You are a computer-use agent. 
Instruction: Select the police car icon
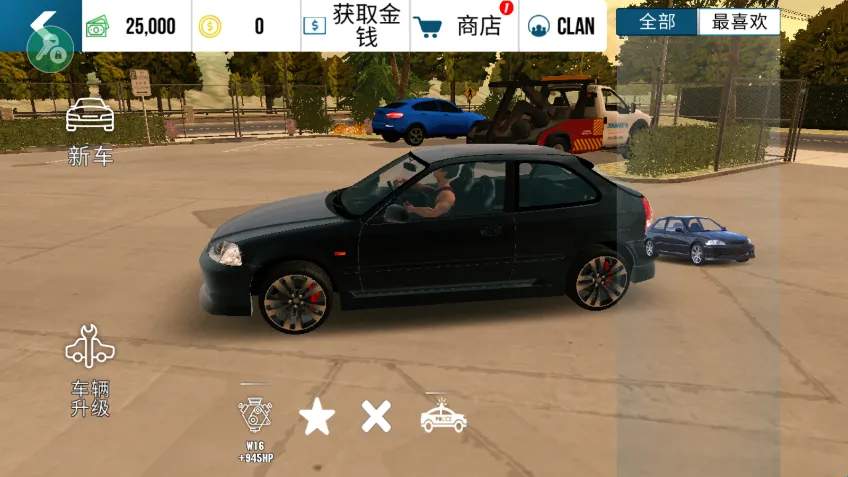point(443,416)
